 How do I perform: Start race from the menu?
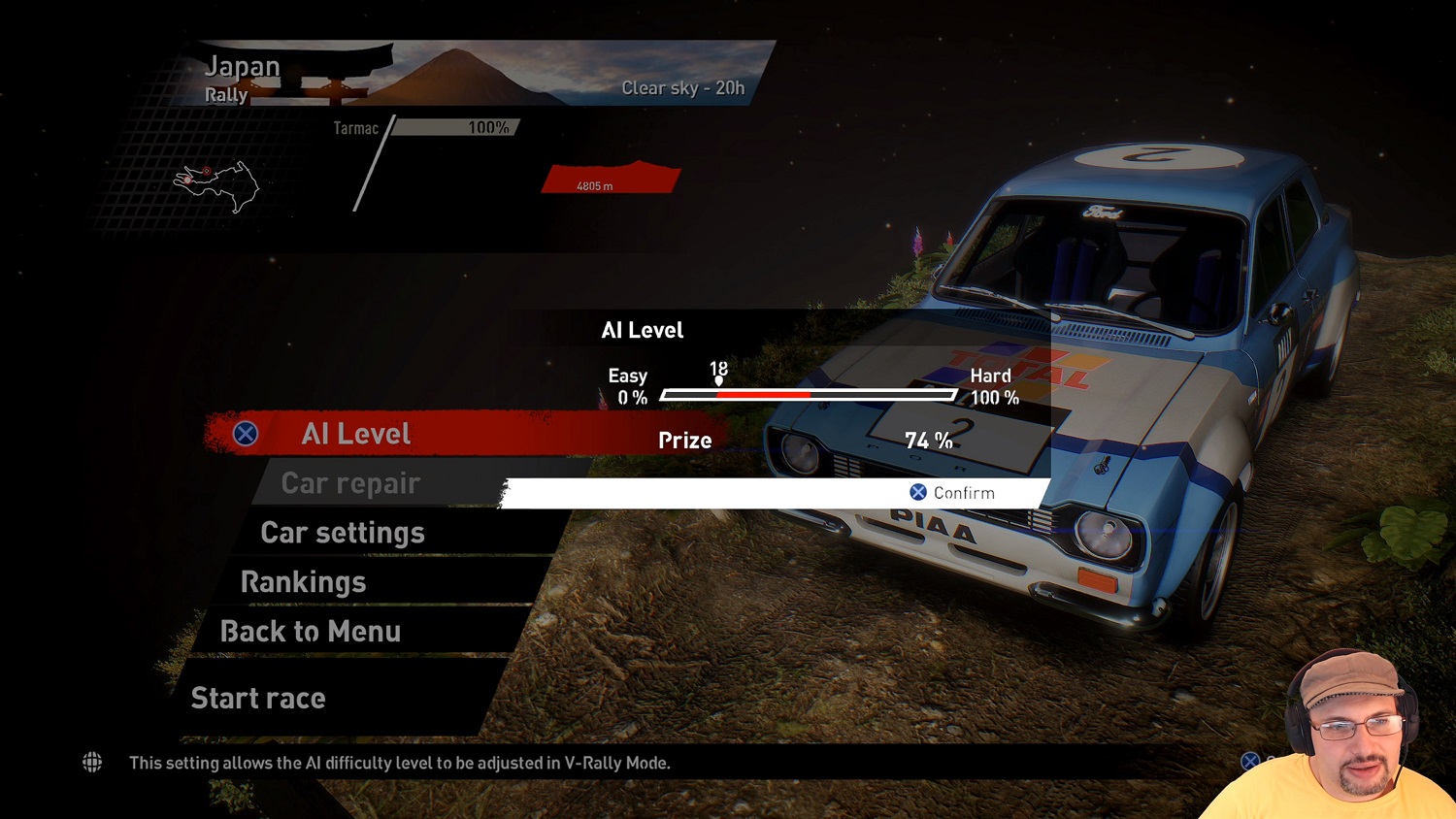tap(258, 698)
